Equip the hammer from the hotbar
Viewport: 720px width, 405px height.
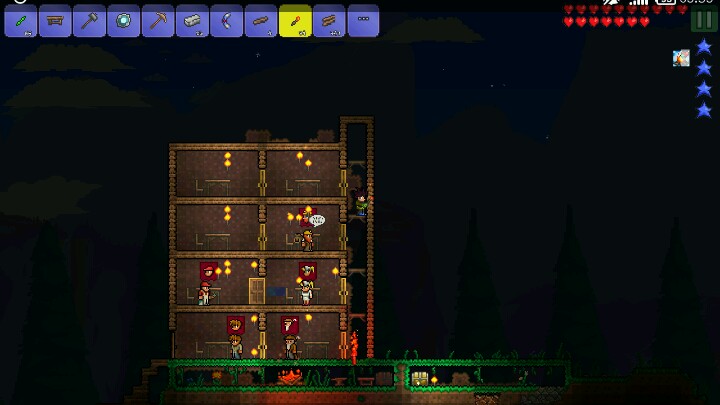[89, 20]
